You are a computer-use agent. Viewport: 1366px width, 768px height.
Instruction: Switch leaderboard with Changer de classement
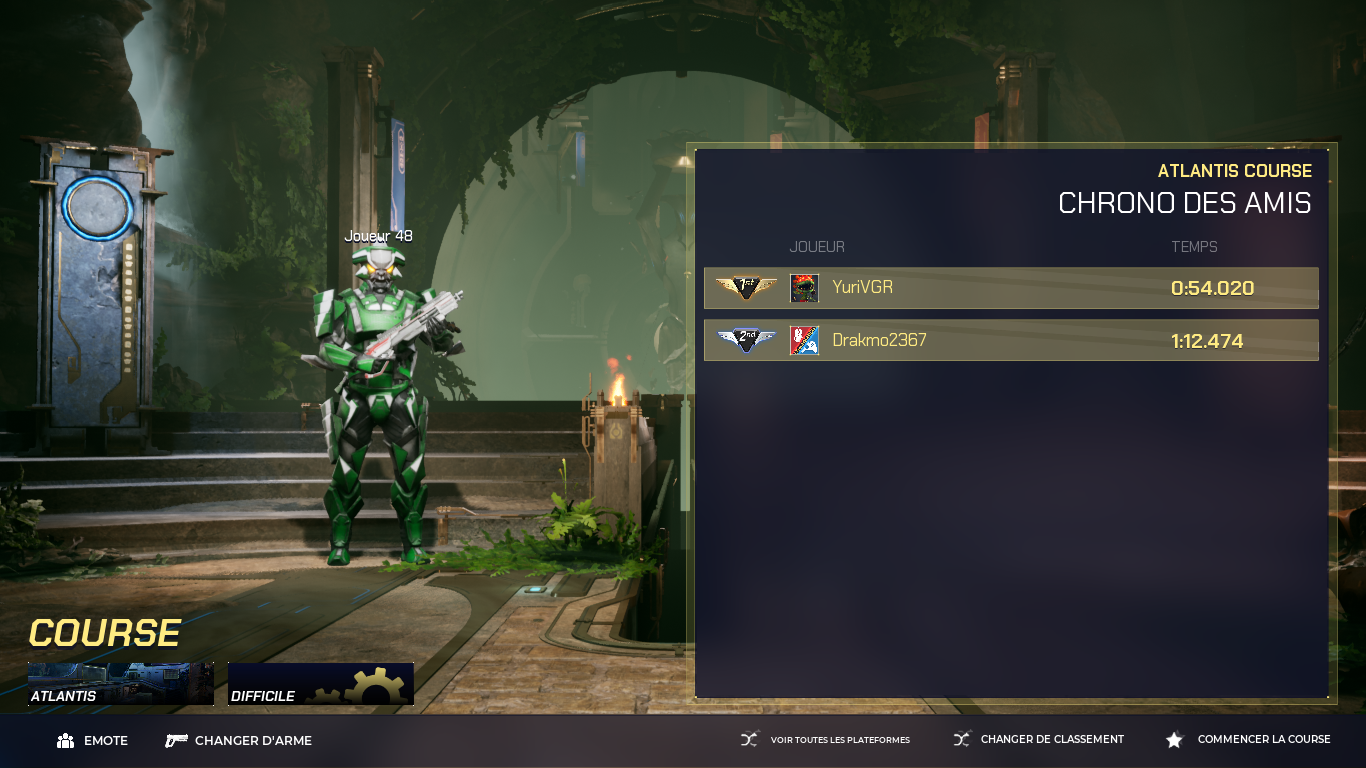[x=1039, y=740]
